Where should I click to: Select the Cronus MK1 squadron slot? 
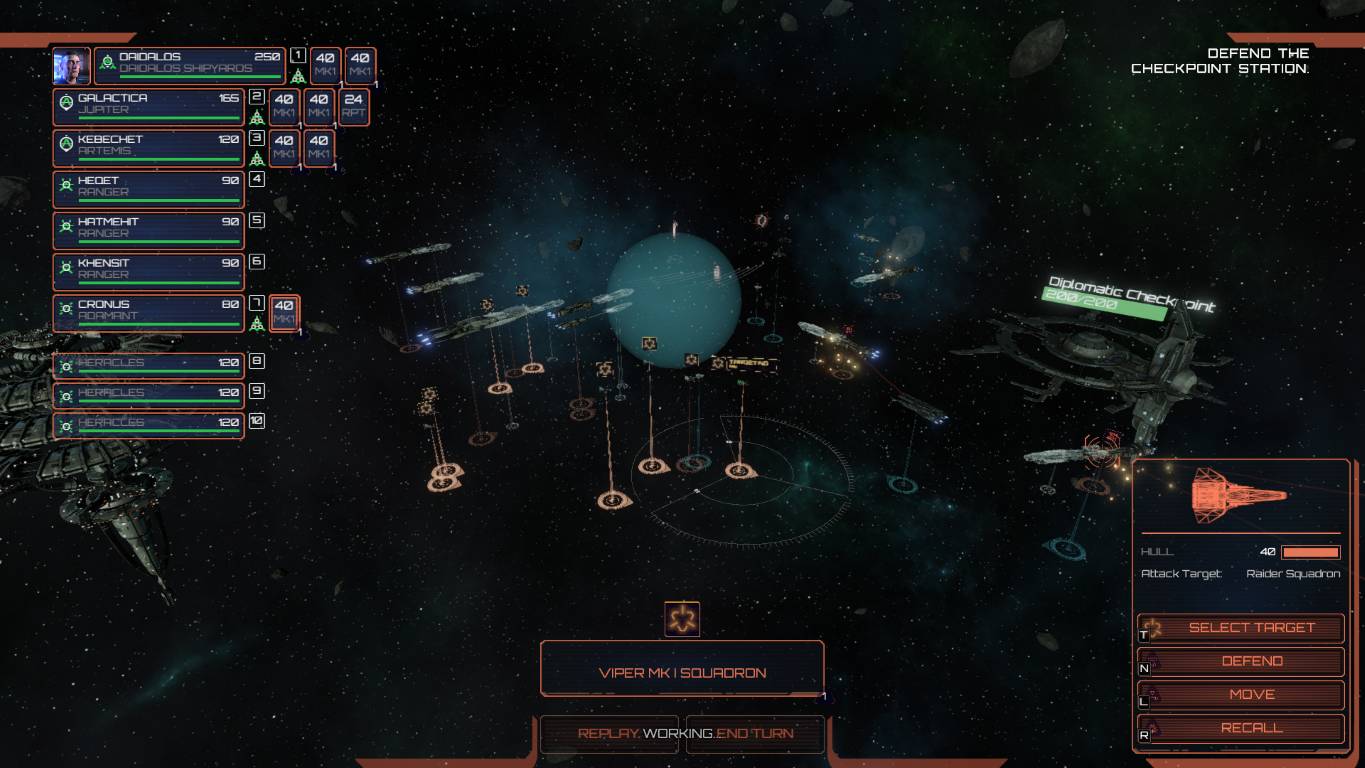click(284, 313)
